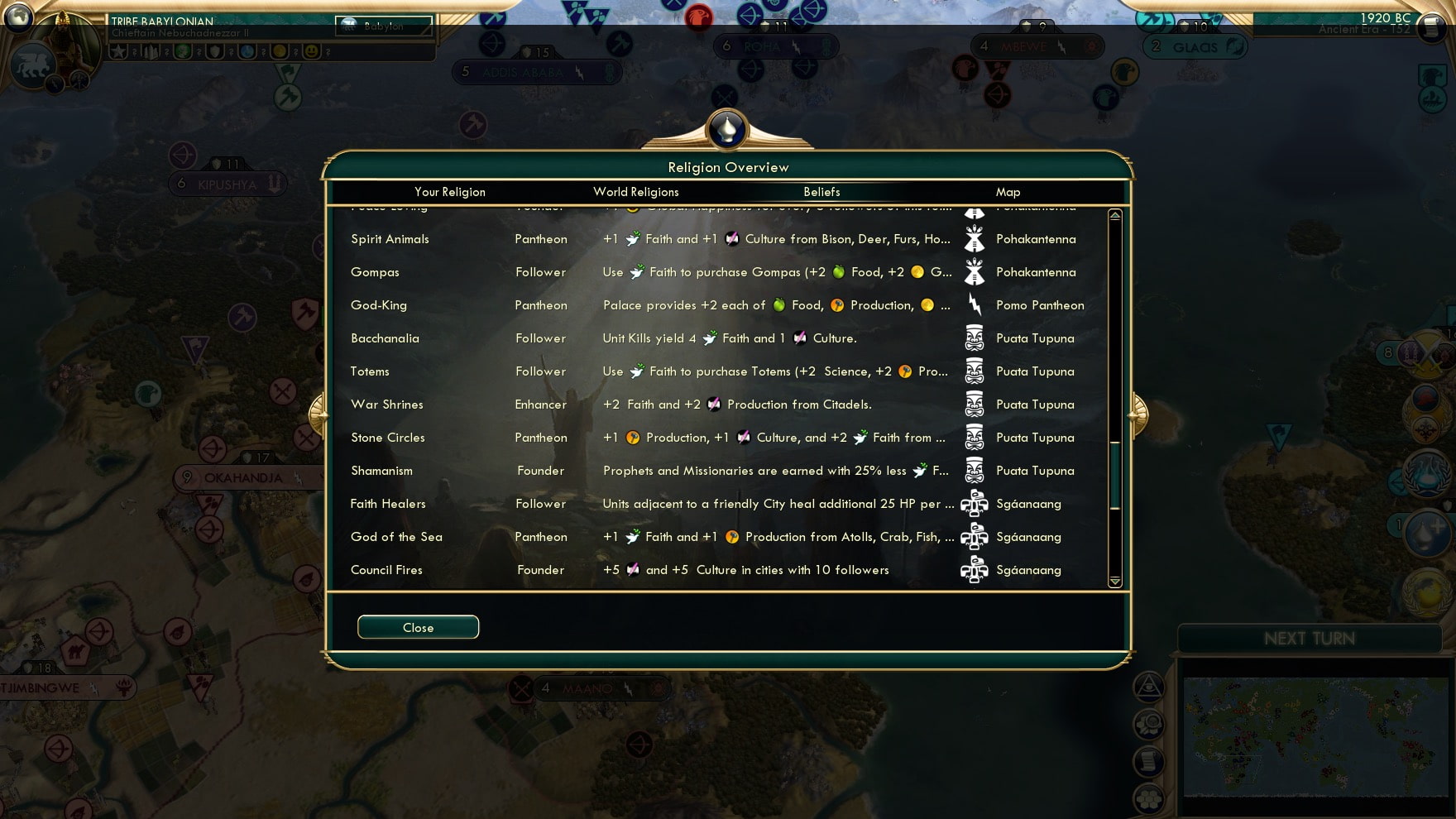Screen dimensions: 1456x819
Task: Click the notification log scroll icon
Action: pos(1148,759)
